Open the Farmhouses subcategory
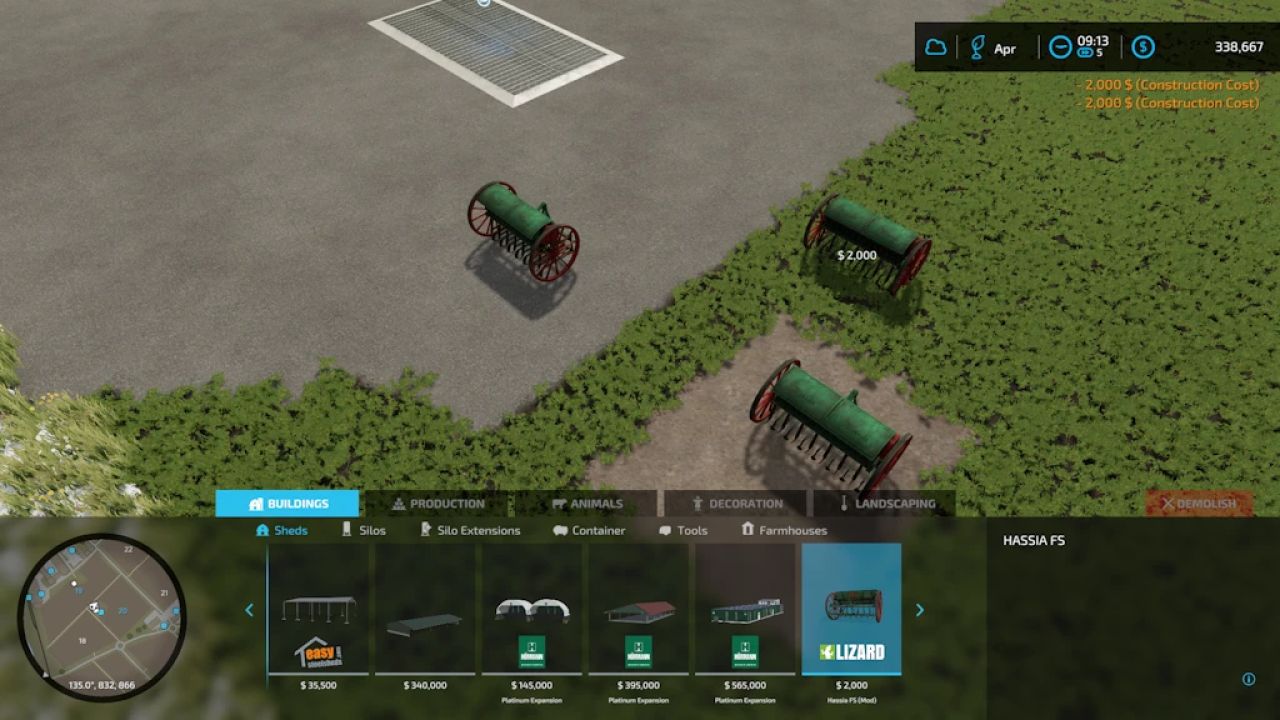The width and height of the screenshot is (1280, 720). click(x=784, y=530)
